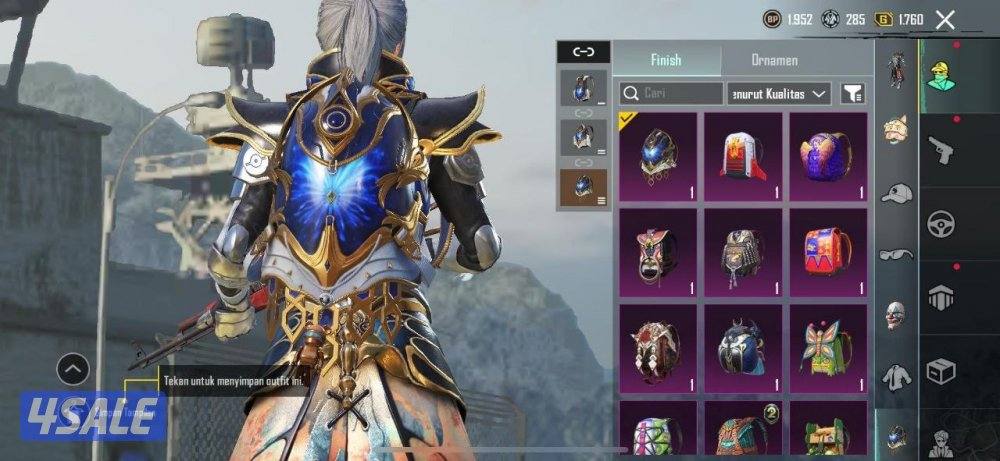Show the glasses accessory category
Screen dimensions: 1000x461
pyautogui.click(x=896, y=254)
